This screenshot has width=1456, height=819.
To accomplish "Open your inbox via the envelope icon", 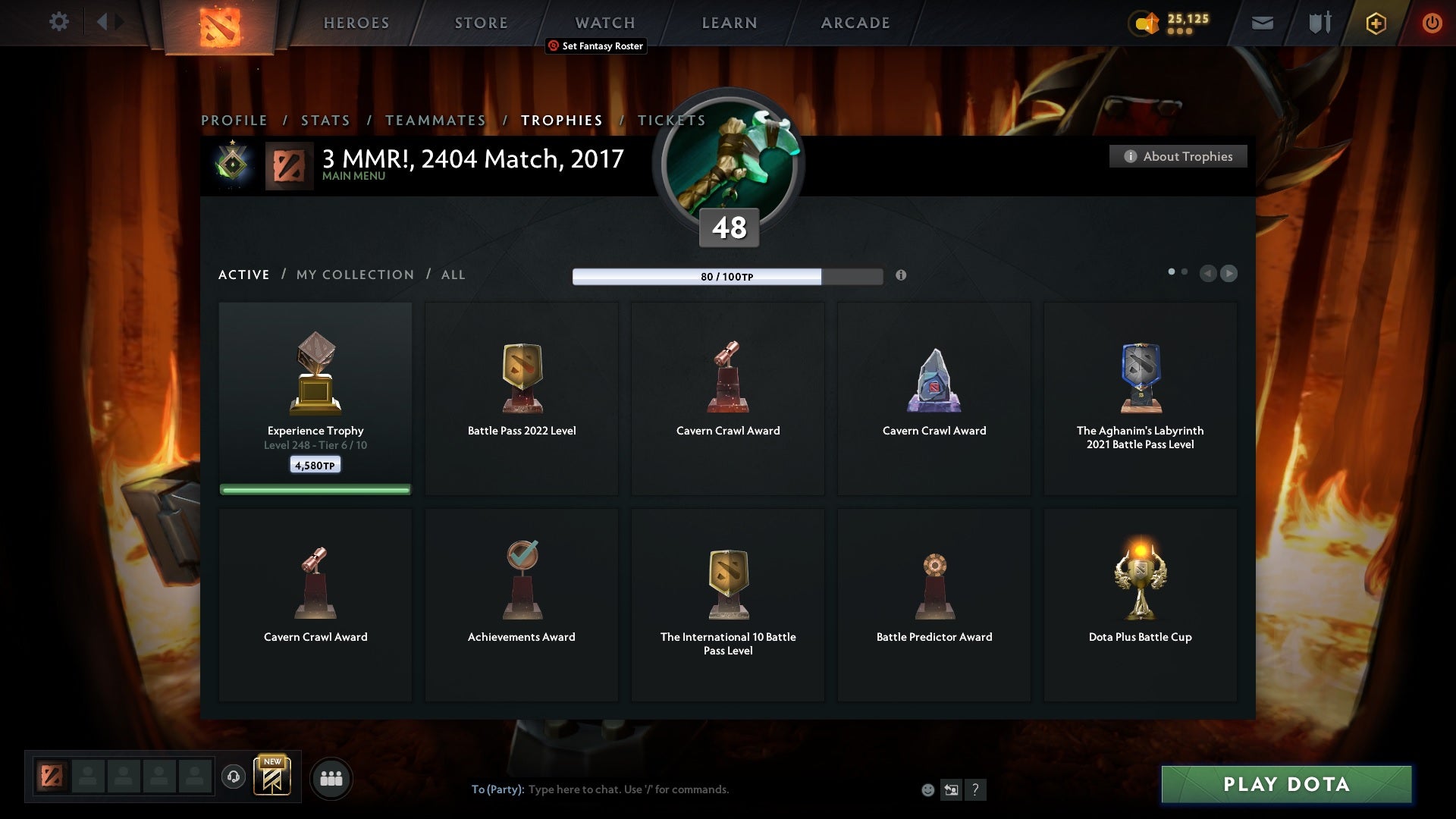I will 1261,23.
